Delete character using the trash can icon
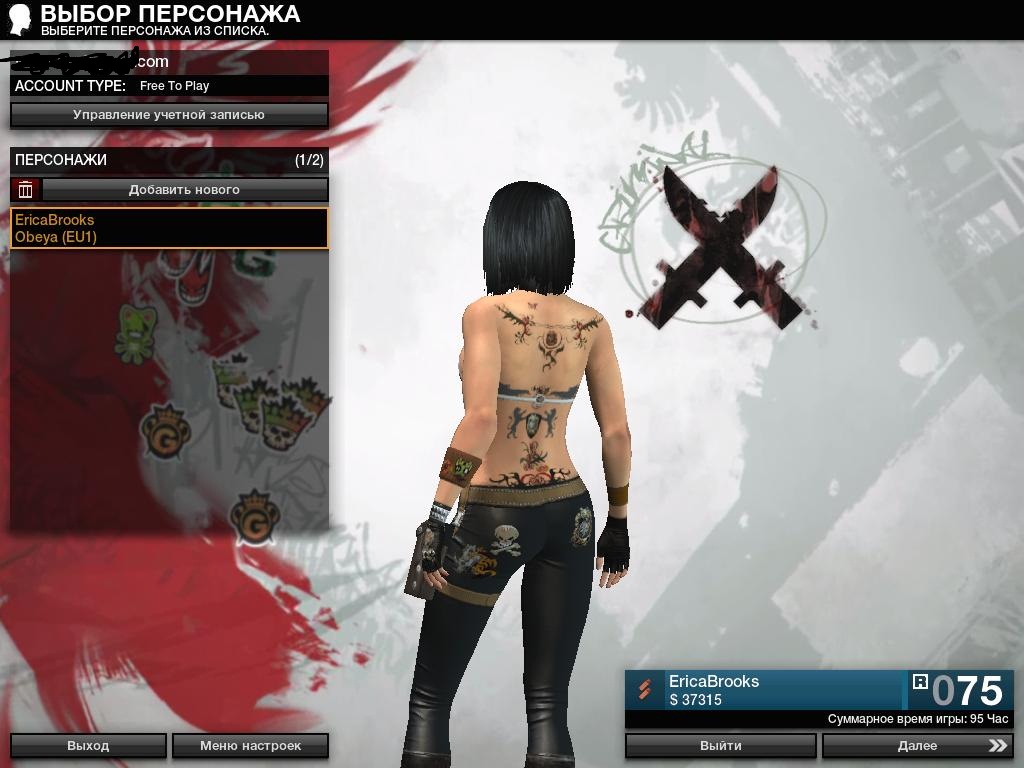The height and width of the screenshot is (768, 1024). (26, 189)
